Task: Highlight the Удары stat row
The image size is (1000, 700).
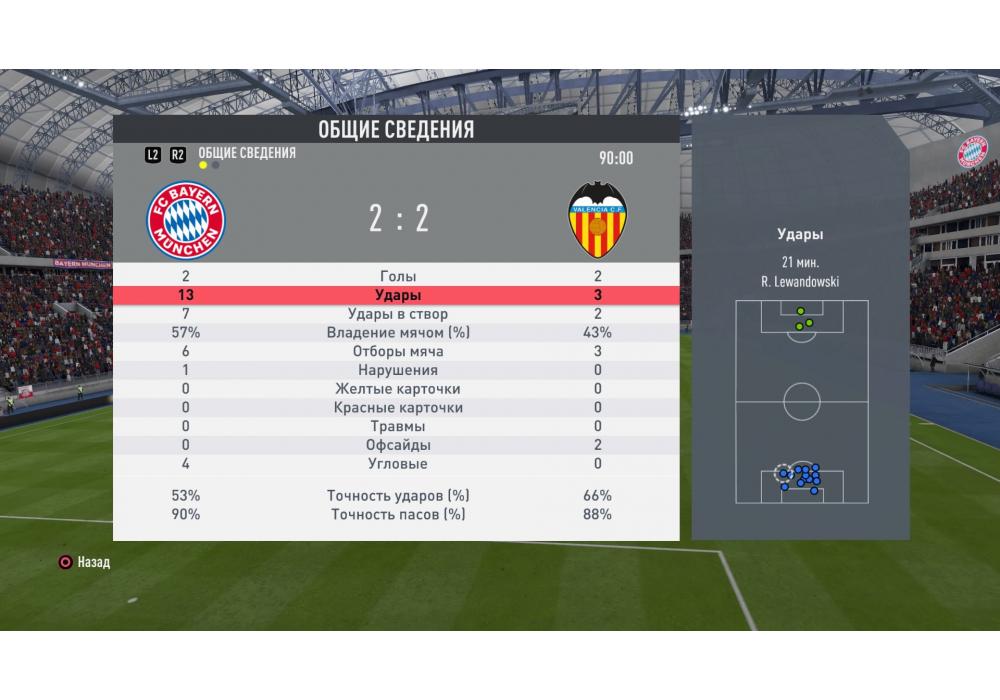Action: (398, 296)
